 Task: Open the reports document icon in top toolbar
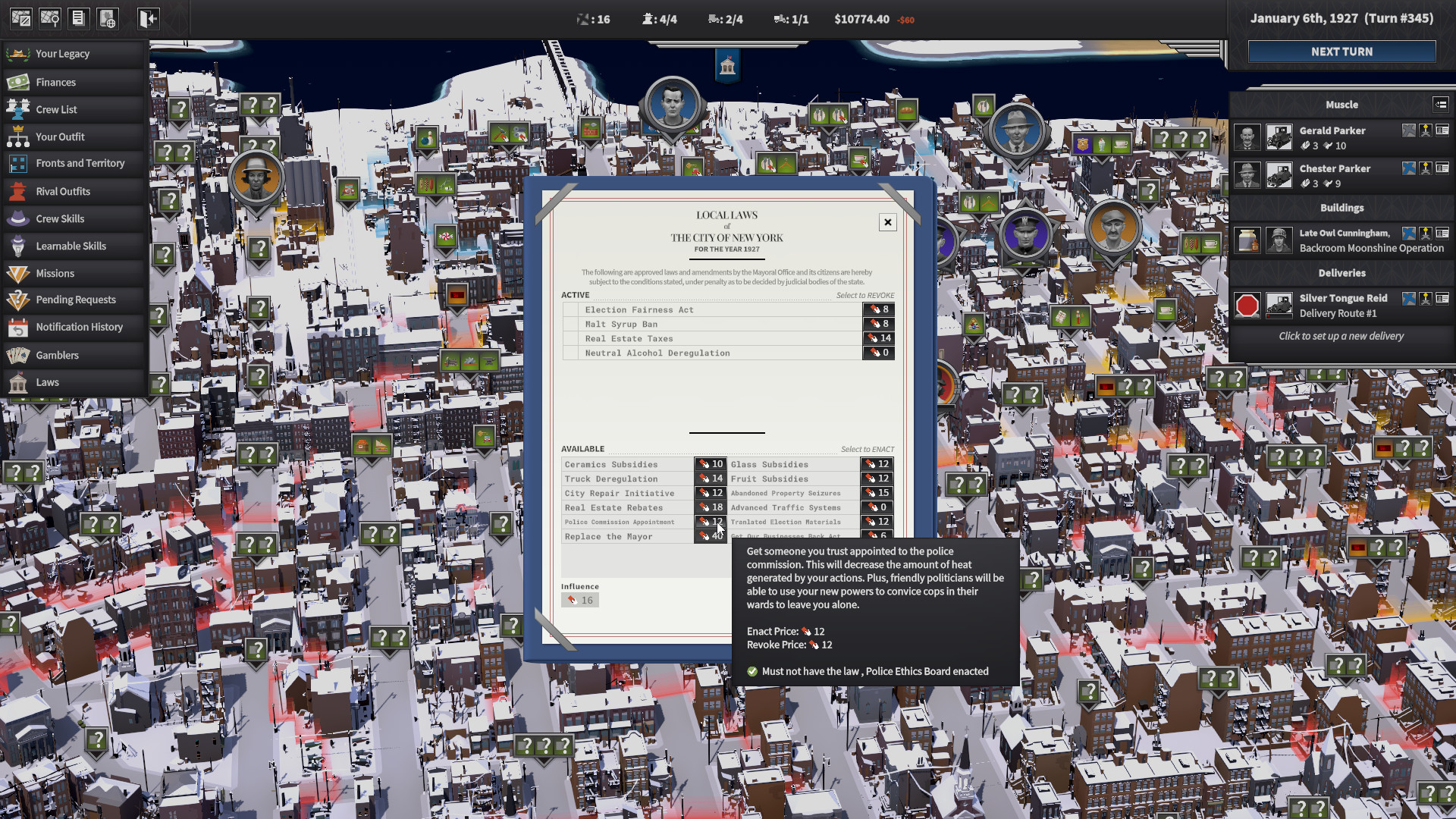[x=79, y=18]
